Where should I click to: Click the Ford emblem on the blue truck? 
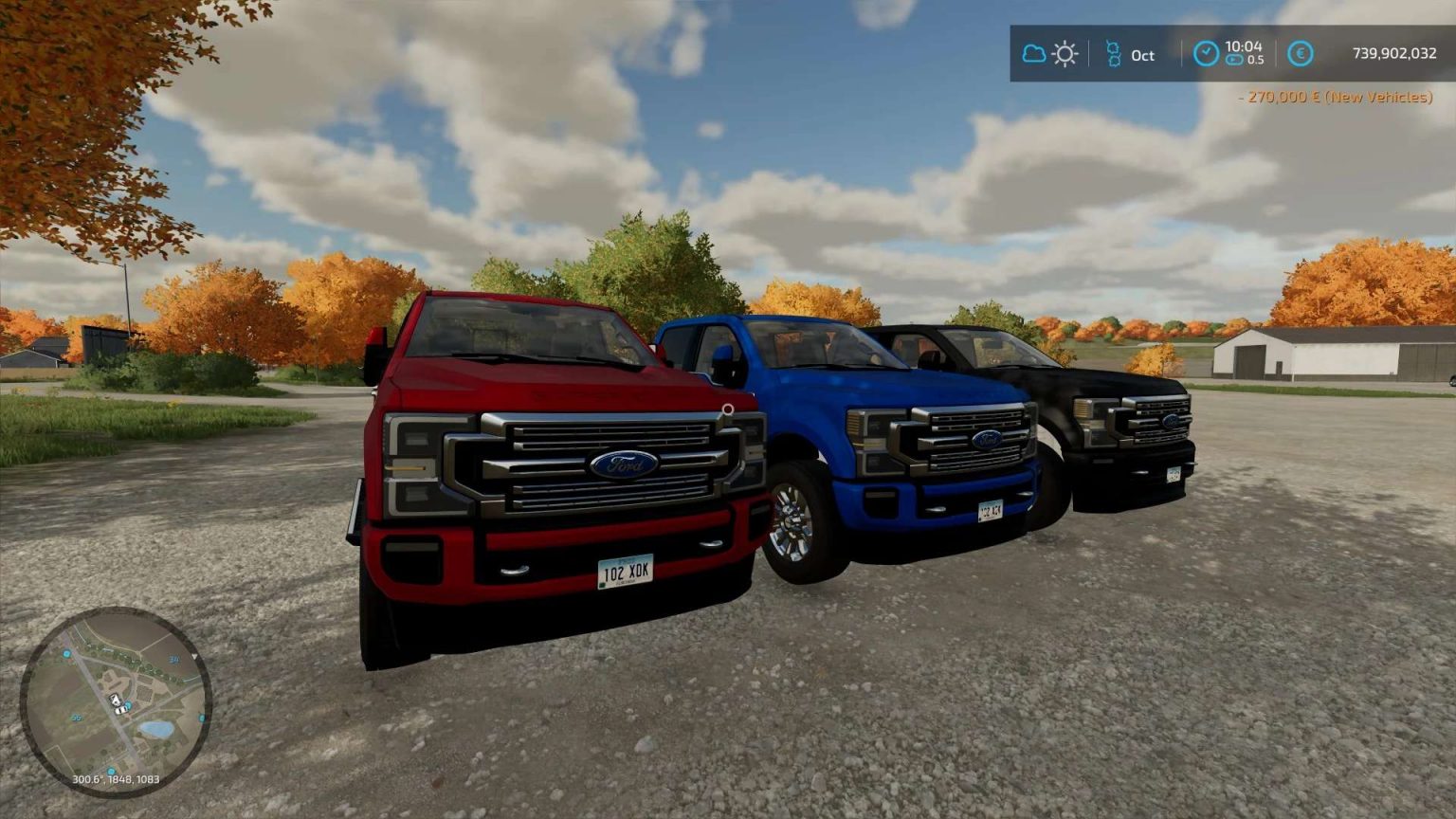[987, 442]
